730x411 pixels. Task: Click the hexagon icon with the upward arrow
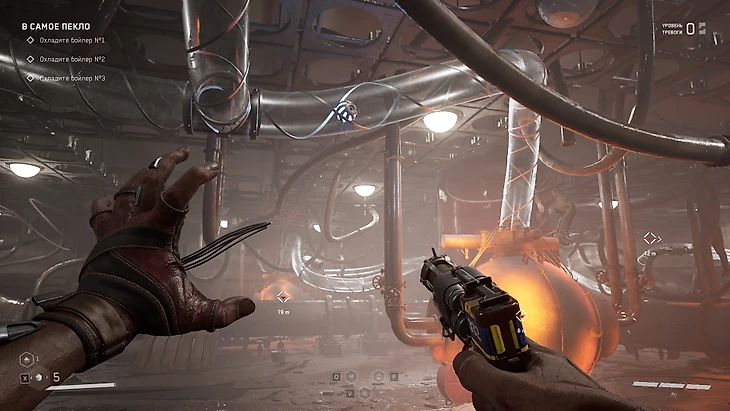tap(25, 357)
